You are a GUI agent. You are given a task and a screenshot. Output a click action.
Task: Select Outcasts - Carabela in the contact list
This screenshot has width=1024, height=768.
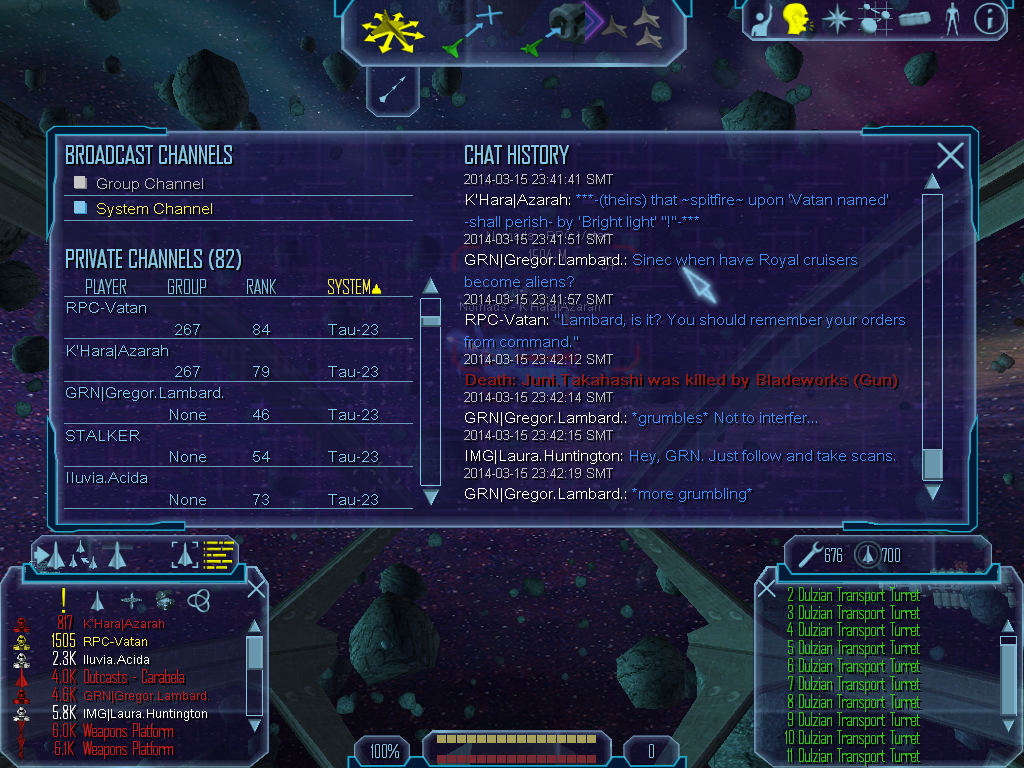[x=134, y=678]
